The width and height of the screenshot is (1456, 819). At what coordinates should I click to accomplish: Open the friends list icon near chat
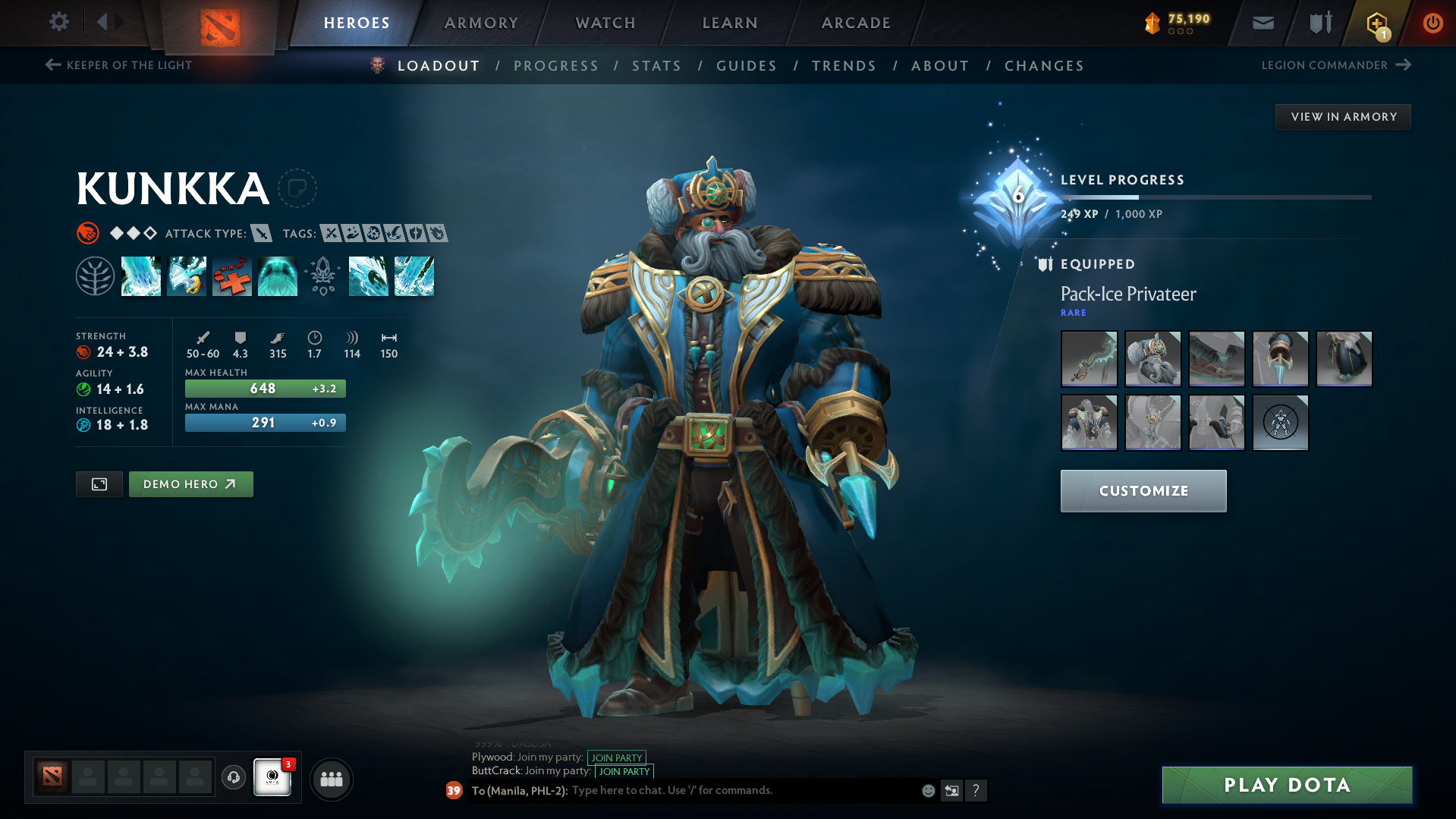(x=331, y=779)
